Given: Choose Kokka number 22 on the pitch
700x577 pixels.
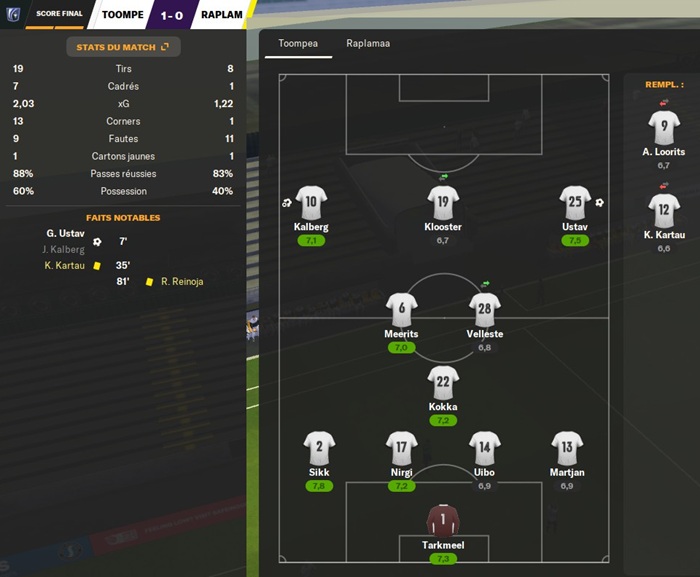Looking at the screenshot, I should point(443,383).
